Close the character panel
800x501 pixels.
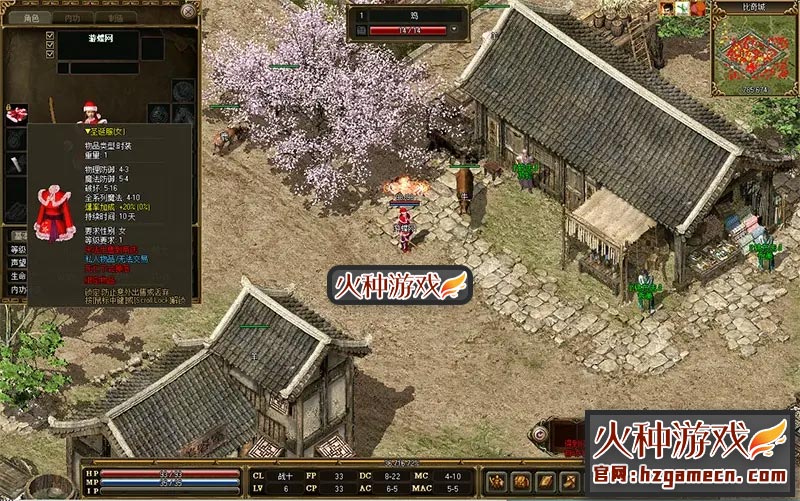tap(189, 11)
